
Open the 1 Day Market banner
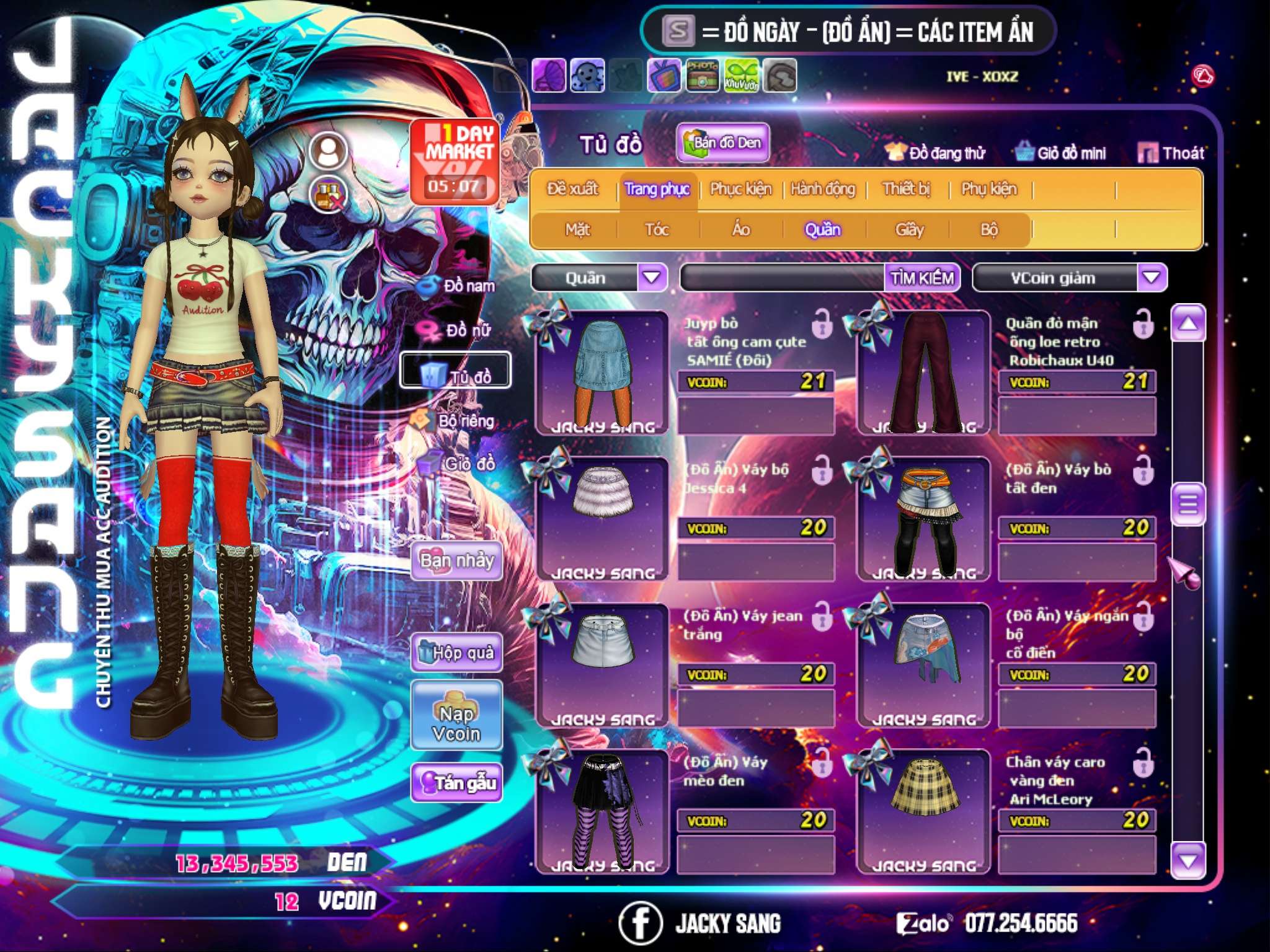456,161
